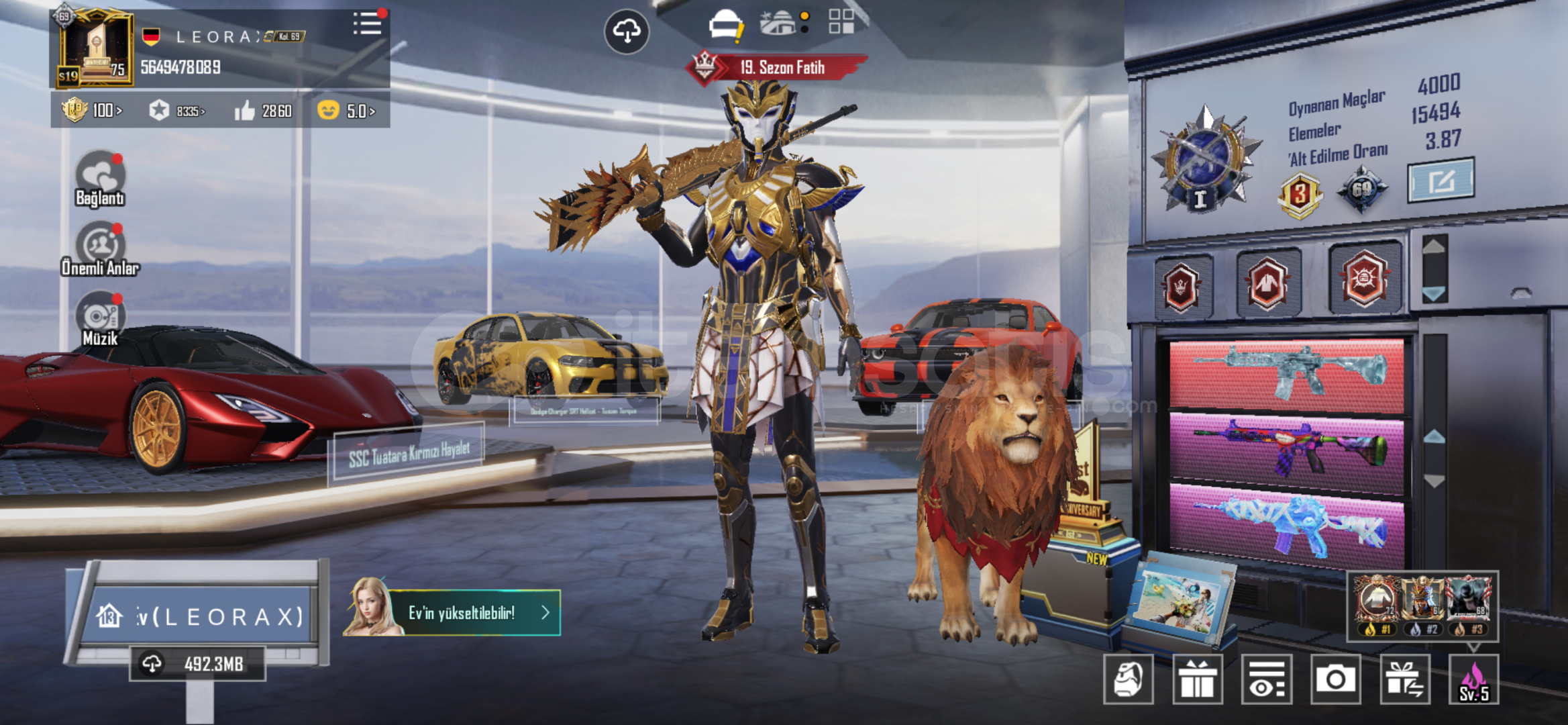The image size is (1568, 725).
Task: Open the RP 100 royale pass badge
Action: pyautogui.click(x=92, y=110)
